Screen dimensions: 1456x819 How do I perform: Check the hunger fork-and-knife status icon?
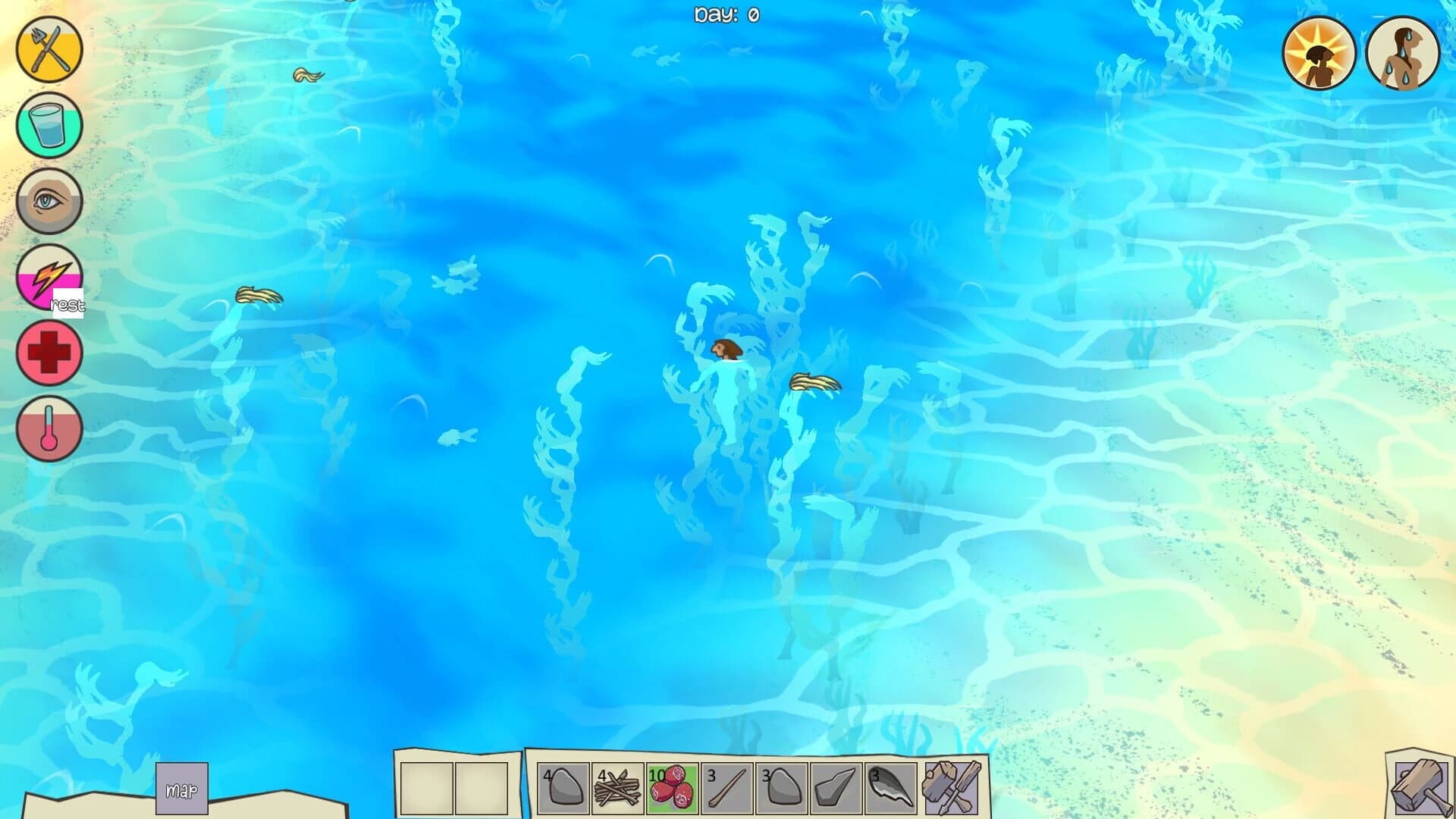[x=47, y=48]
